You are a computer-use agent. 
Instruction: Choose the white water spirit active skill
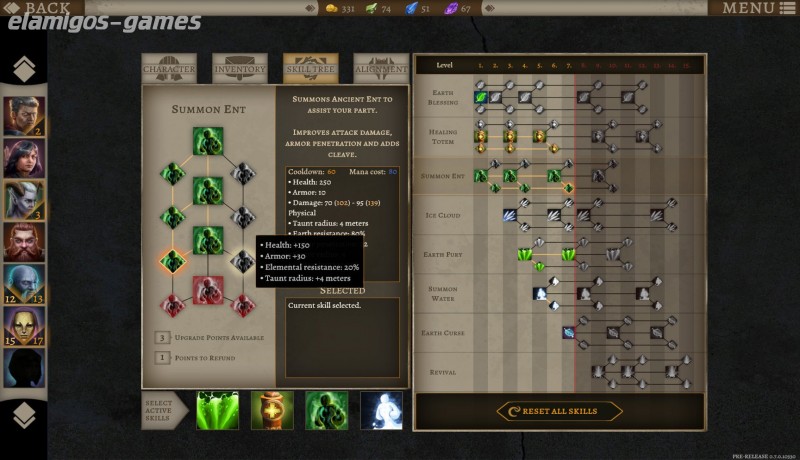click(x=381, y=411)
